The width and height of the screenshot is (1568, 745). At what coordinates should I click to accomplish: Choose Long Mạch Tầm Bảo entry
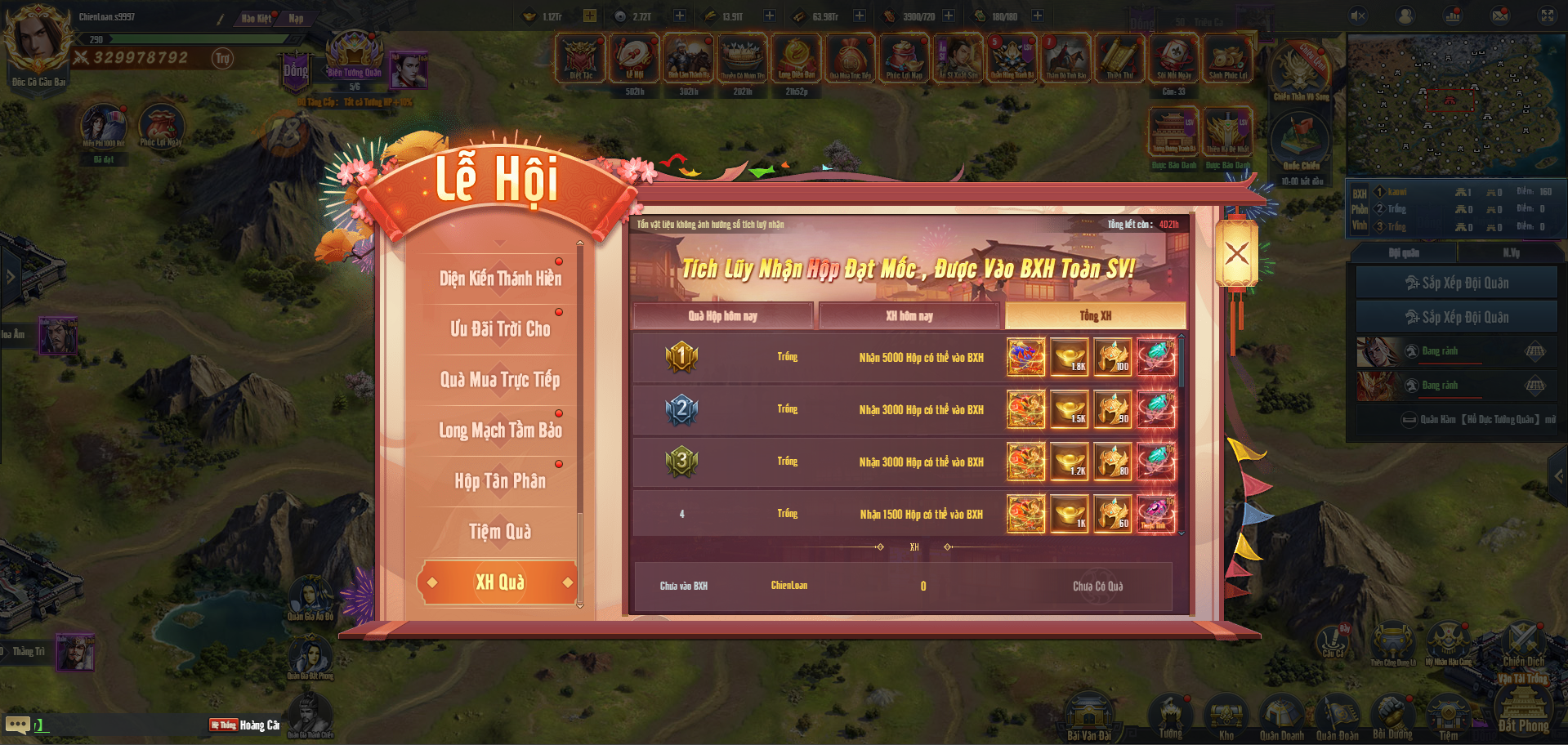tap(500, 430)
